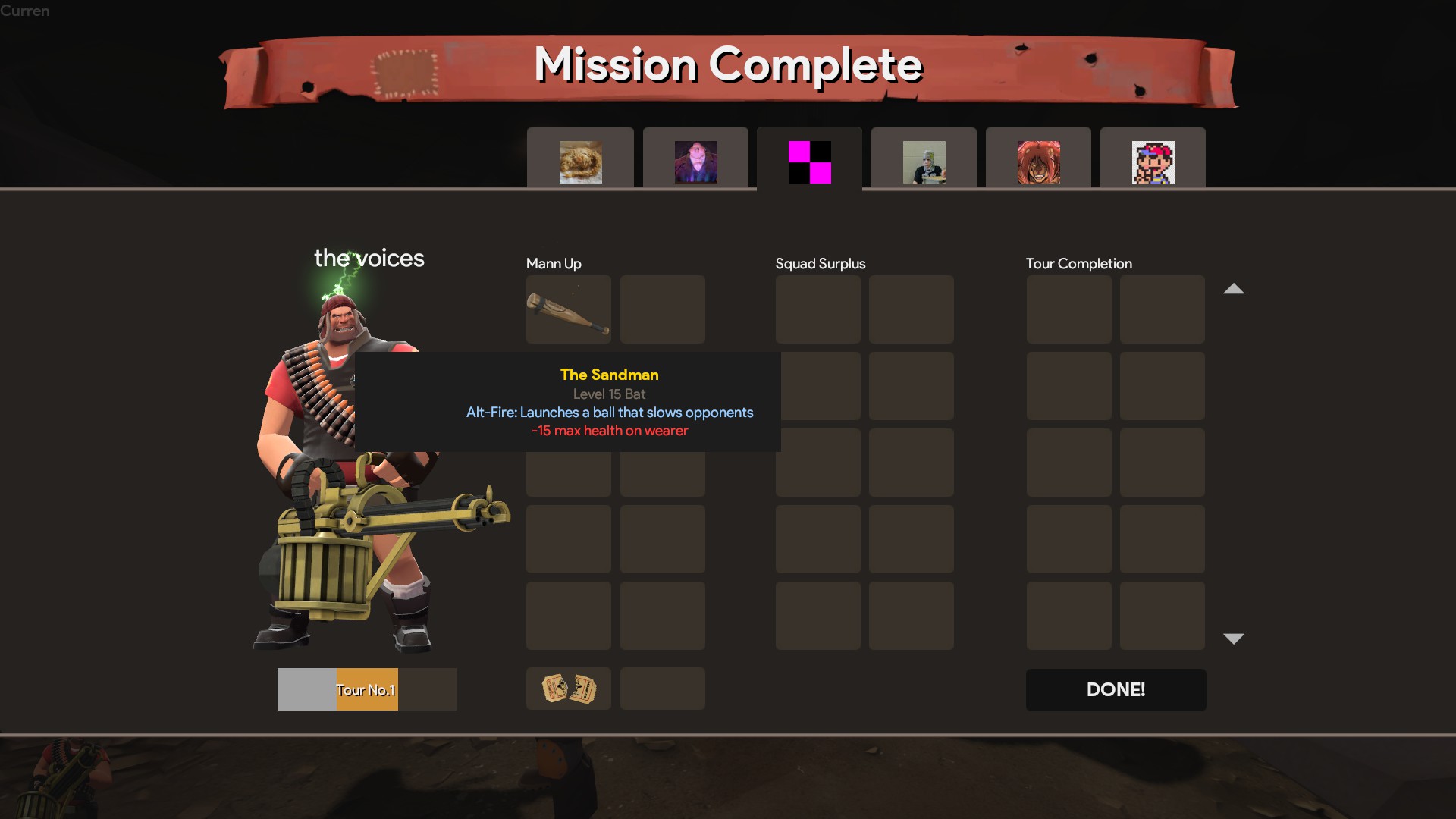Expand the first empty Tour Completion slot
Image resolution: width=1456 pixels, height=819 pixels.
tap(1068, 309)
